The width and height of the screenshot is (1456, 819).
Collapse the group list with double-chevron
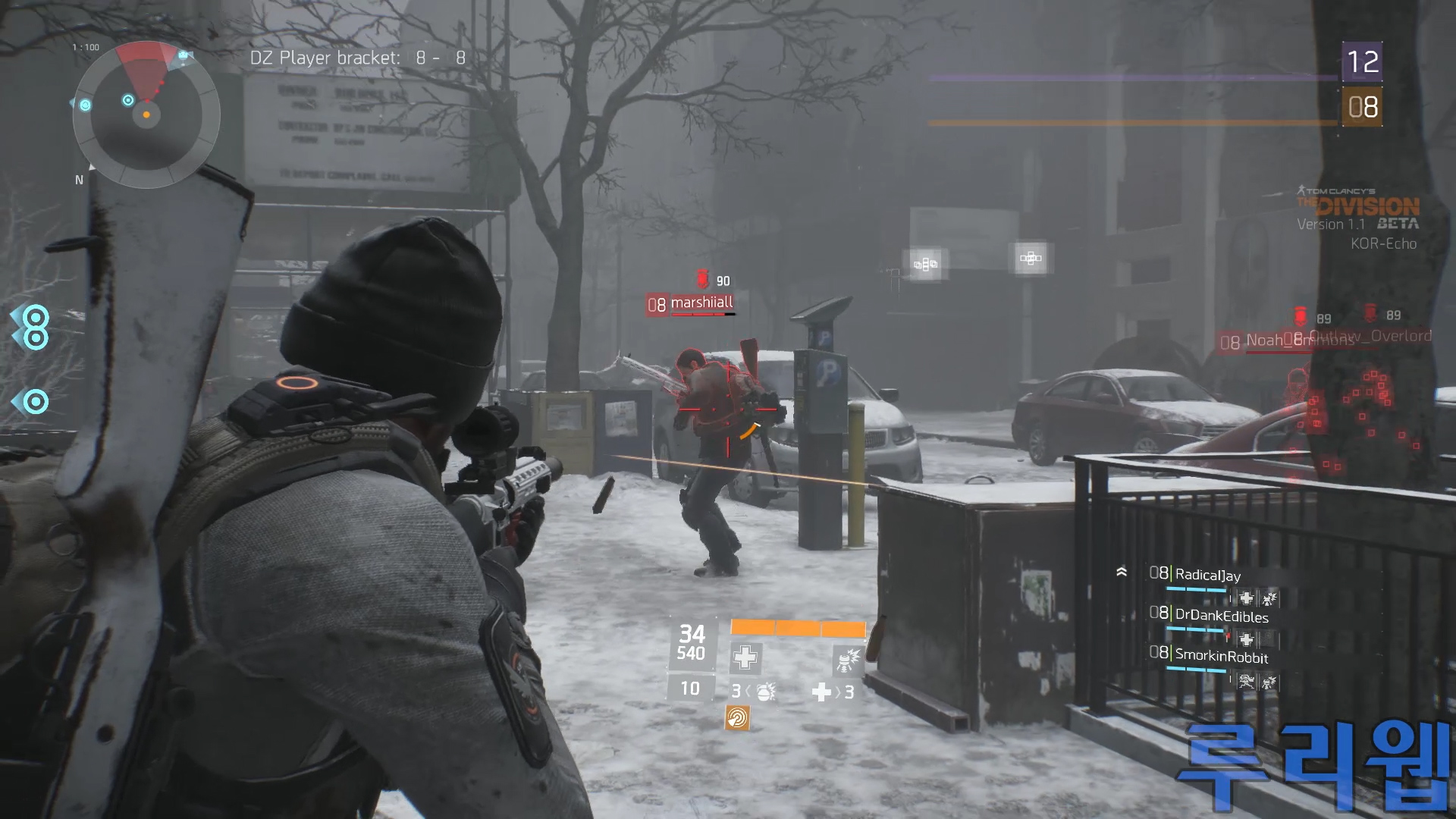(x=1122, y=573)
